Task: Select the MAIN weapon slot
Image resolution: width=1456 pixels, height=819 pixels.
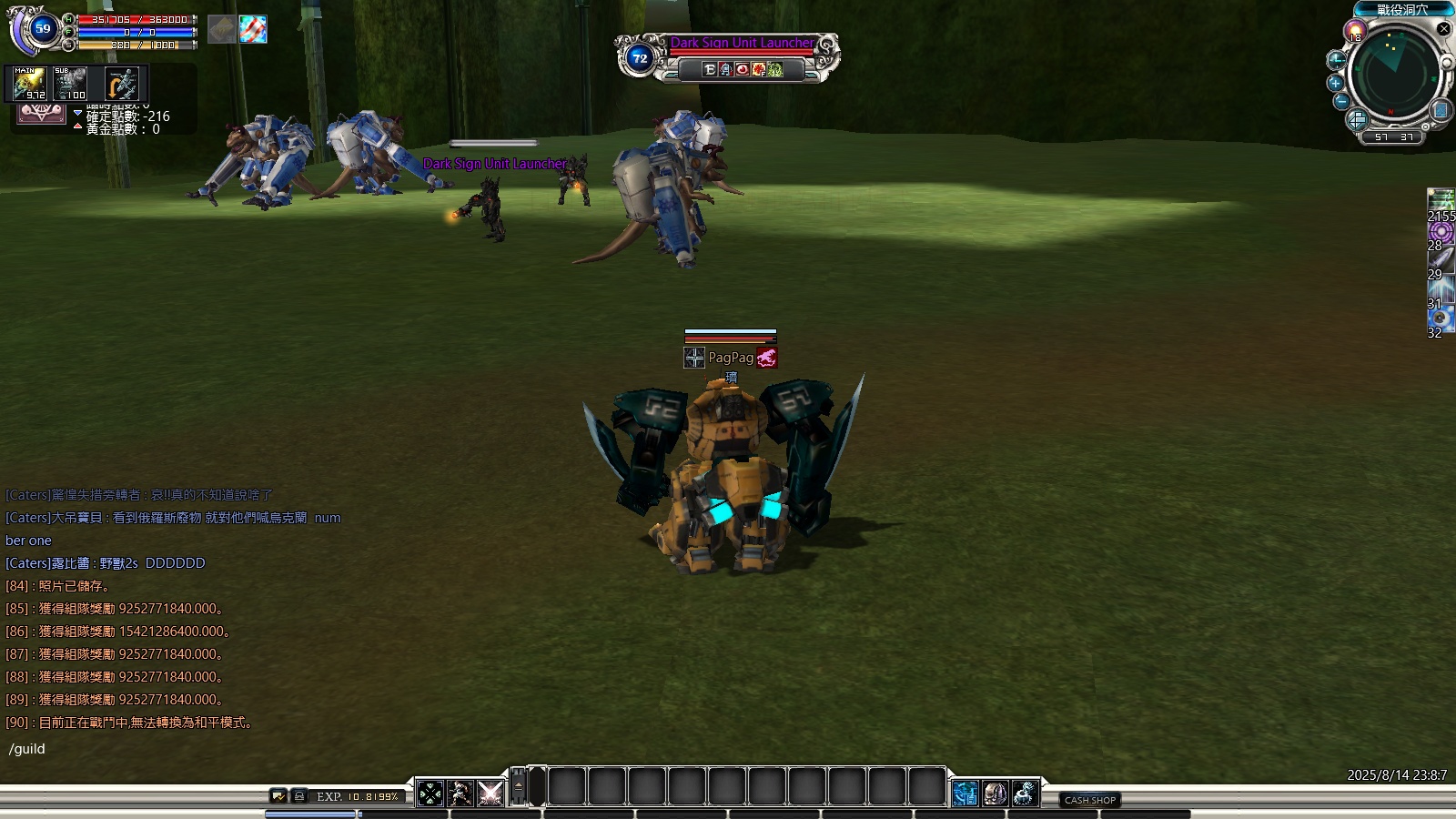Action: pos(29,84)
